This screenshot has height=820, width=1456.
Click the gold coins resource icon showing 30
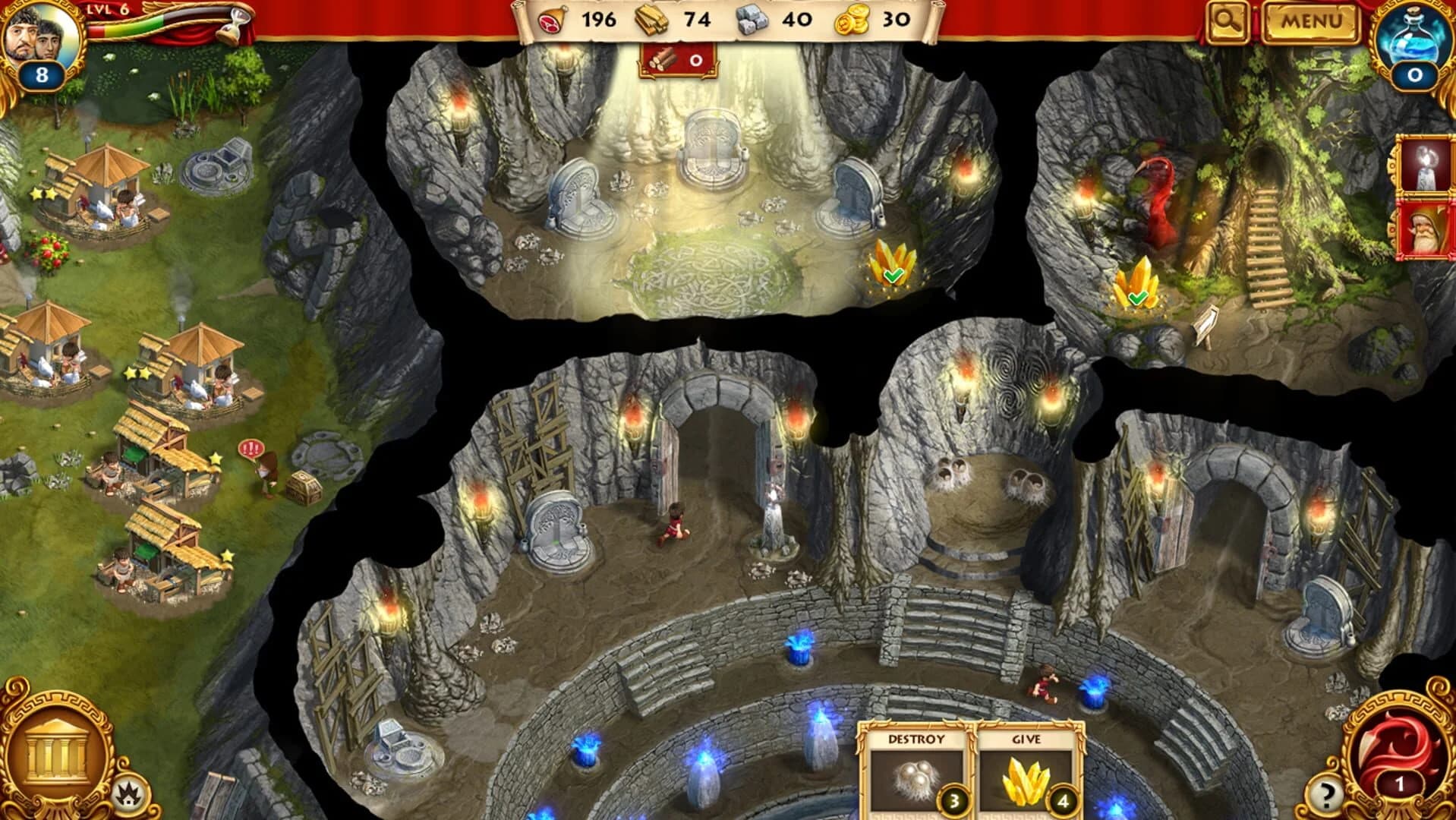(x=852, y=20)
